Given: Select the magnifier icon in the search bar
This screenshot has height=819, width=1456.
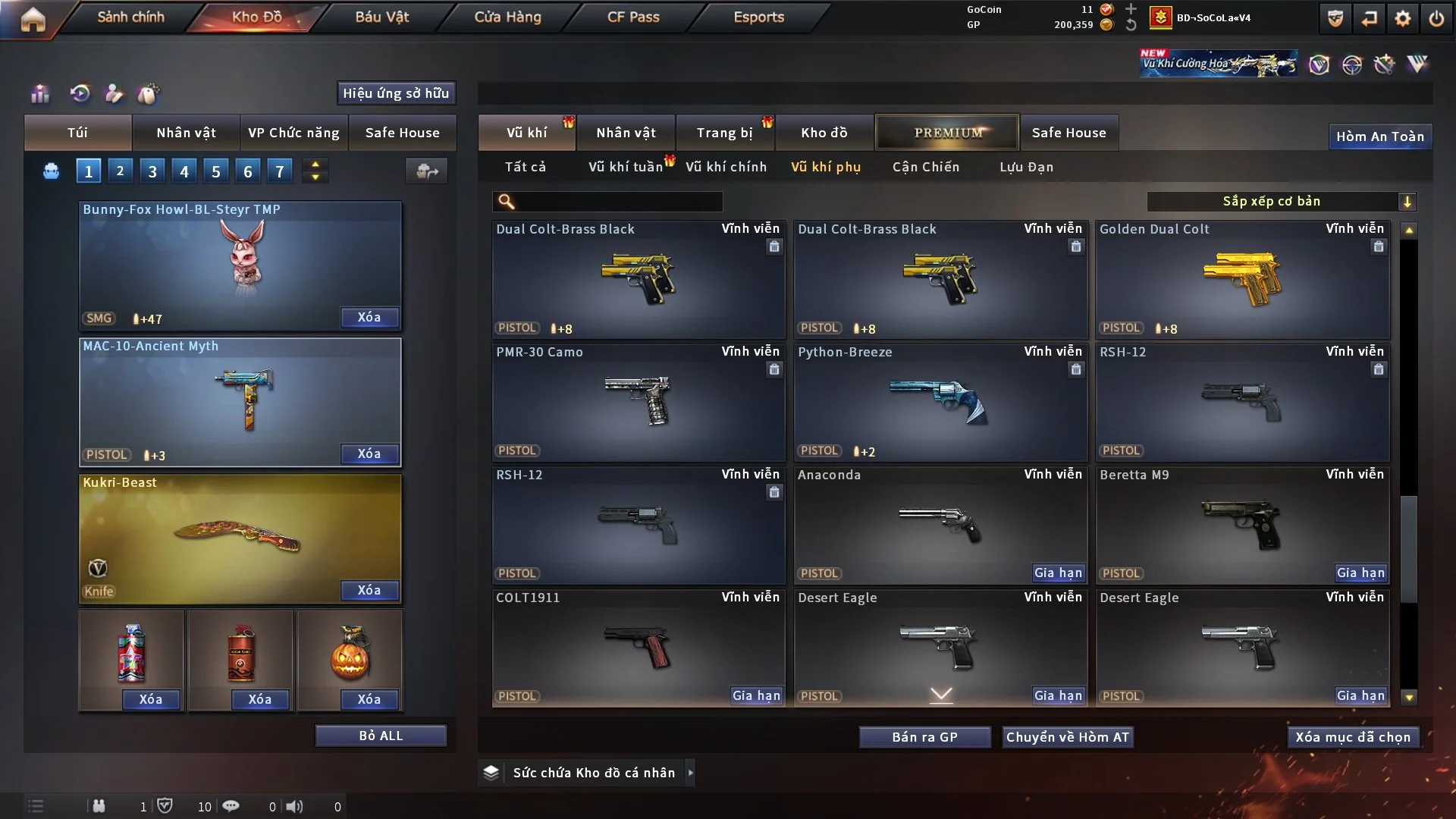Looking at the screenshot, I should click(505, 202).
